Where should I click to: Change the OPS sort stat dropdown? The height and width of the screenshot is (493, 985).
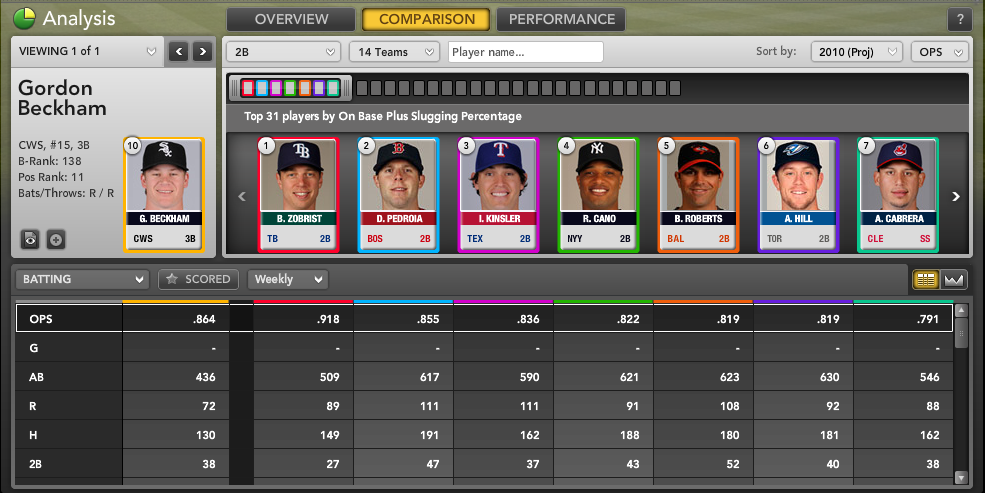(939, 52)
